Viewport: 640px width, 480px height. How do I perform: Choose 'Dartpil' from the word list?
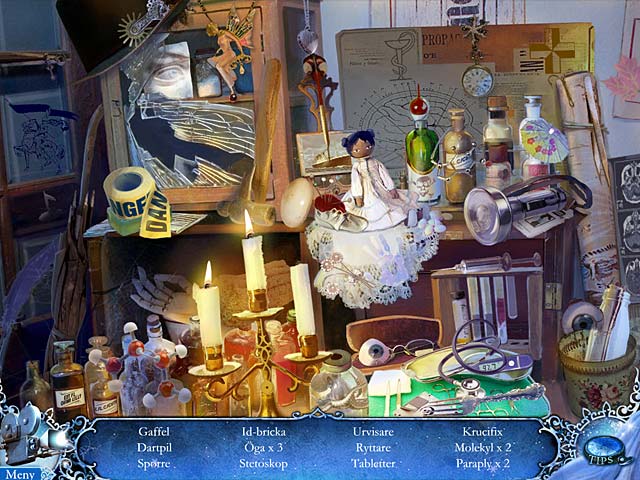tap(155, 447)
